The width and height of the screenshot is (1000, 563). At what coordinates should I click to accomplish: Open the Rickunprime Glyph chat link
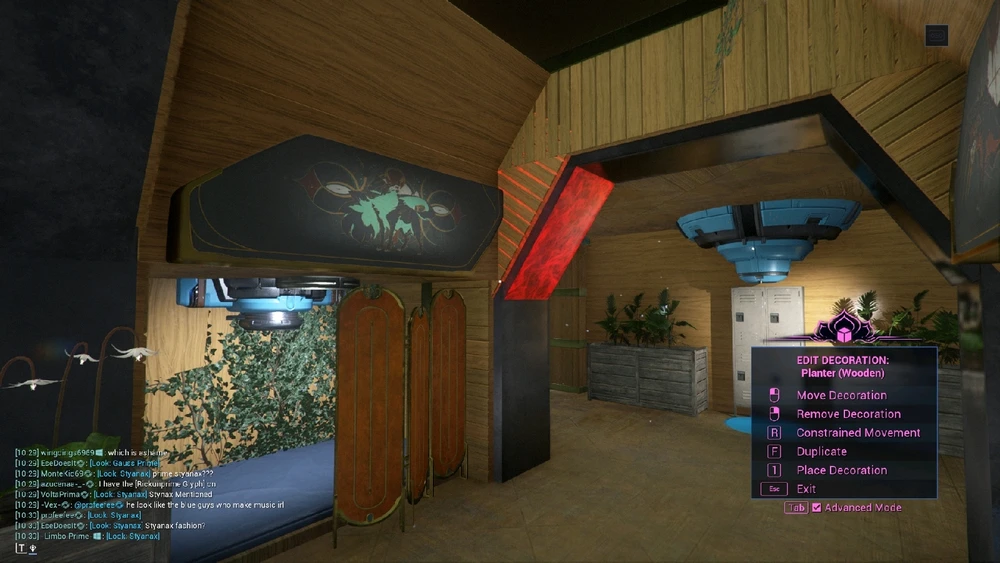point(160,484)
